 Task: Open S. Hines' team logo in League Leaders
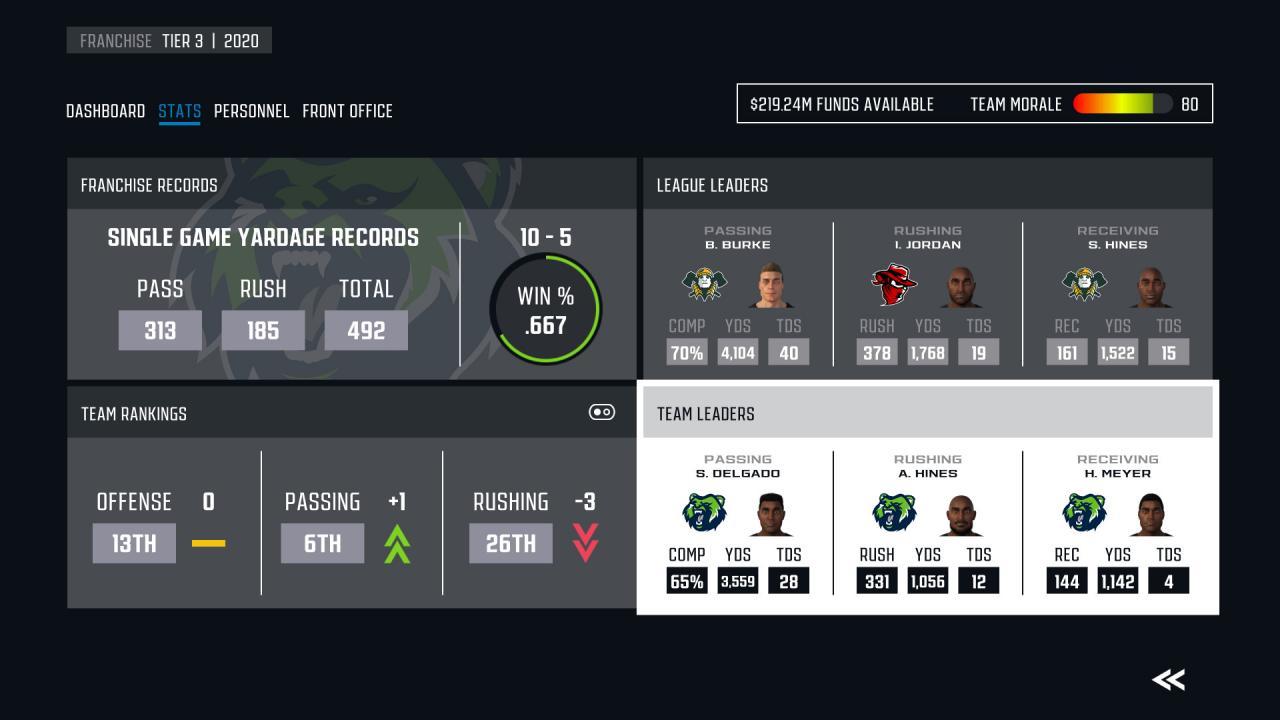(1085, 284)
